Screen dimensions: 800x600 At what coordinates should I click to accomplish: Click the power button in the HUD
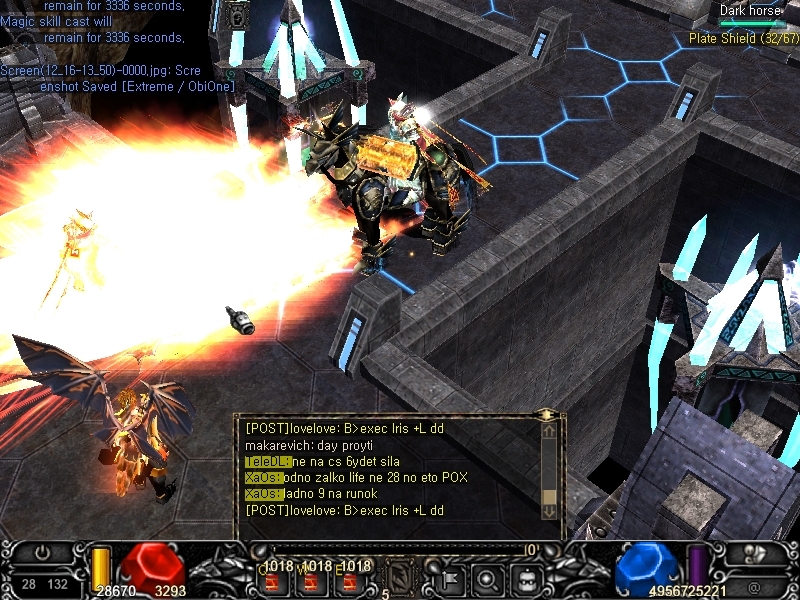click(43, 552)
